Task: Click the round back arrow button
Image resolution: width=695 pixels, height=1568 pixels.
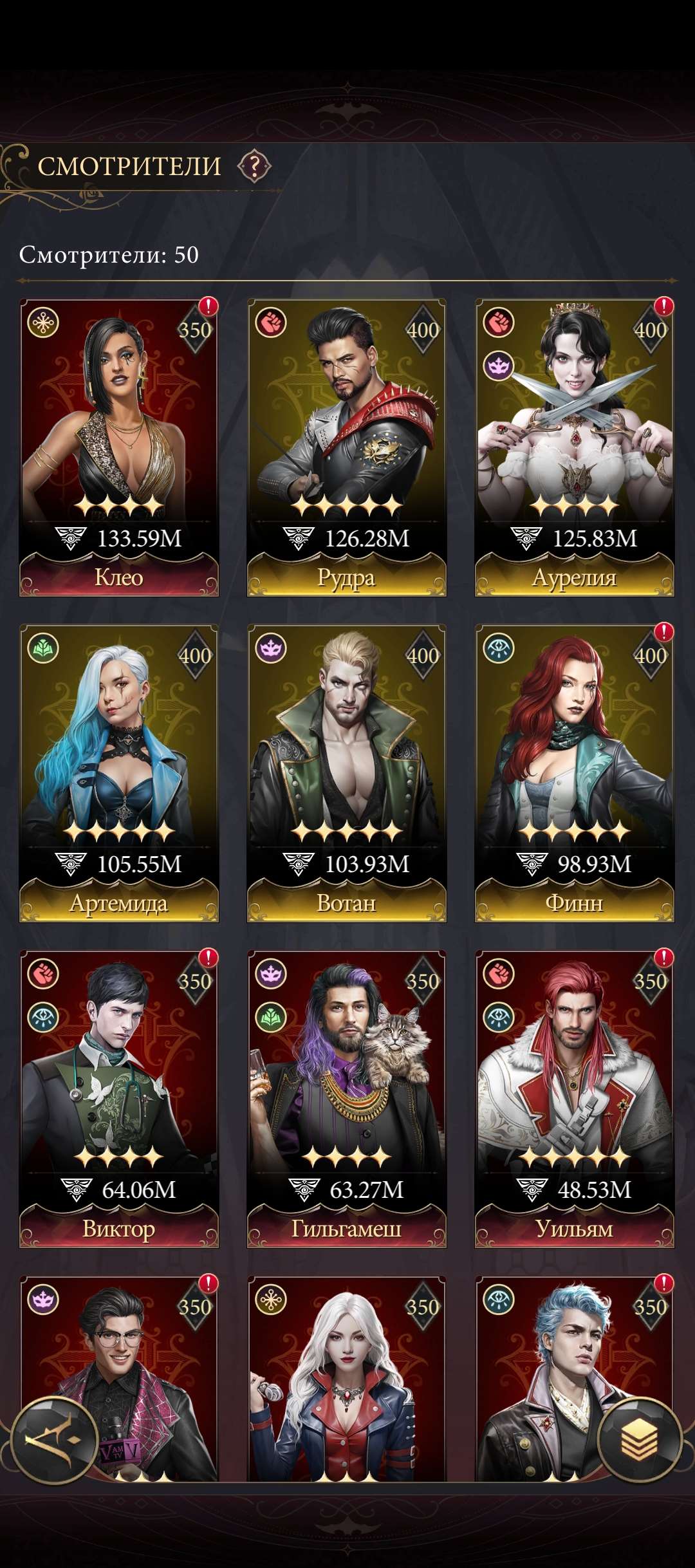Action: pyautogui.click(x=55, y=1439)
